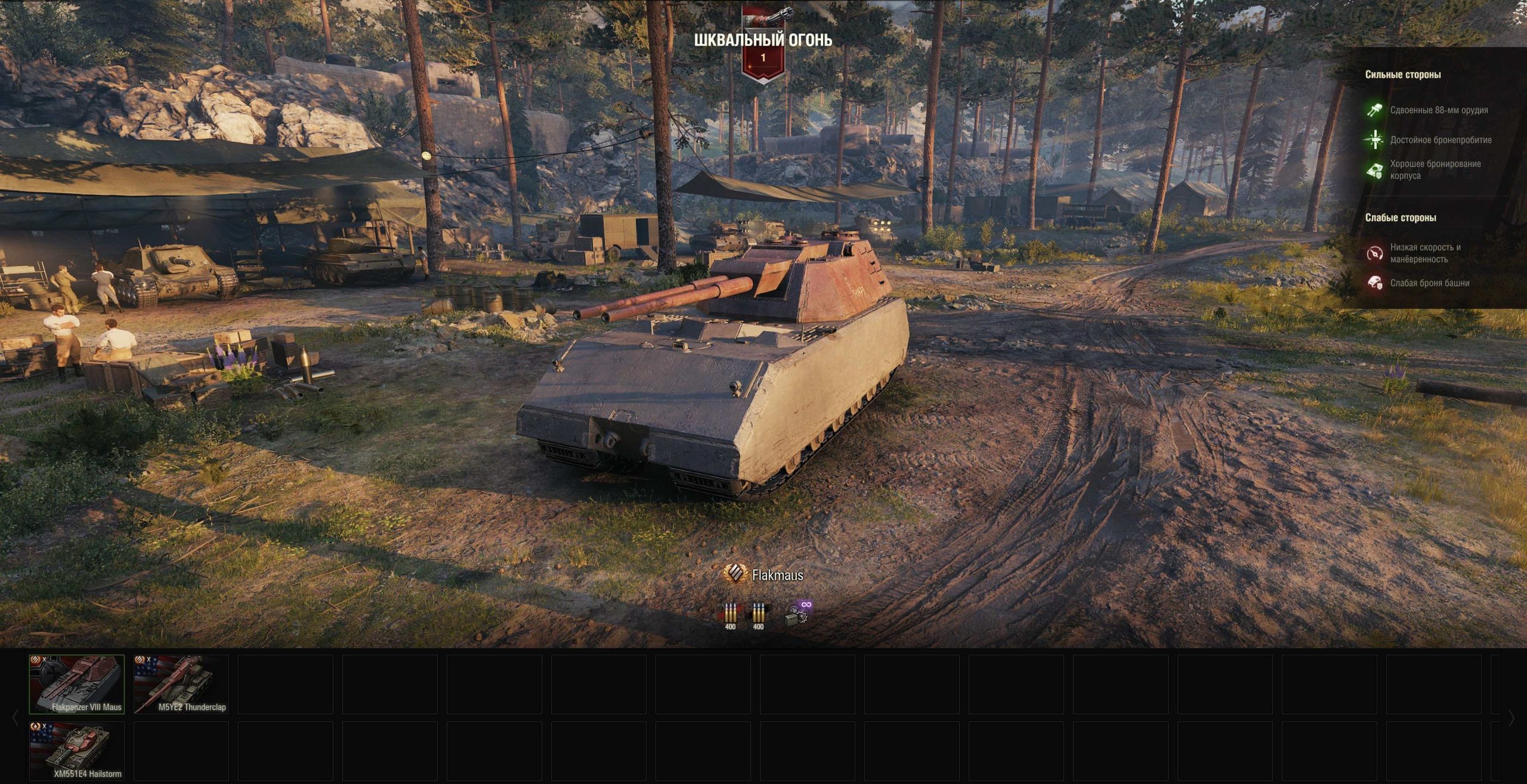Select the first ammo slot with red highlight
Screen dimensions: 1527x784
[x=730, y=615]
